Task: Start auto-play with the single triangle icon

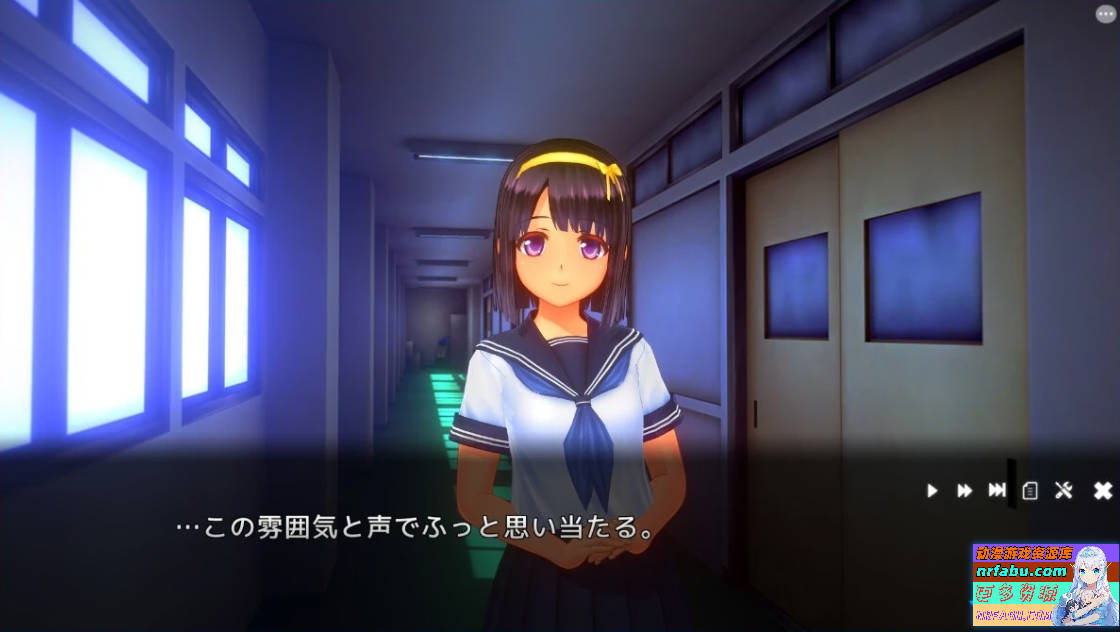Action: [x=932, y=490]
